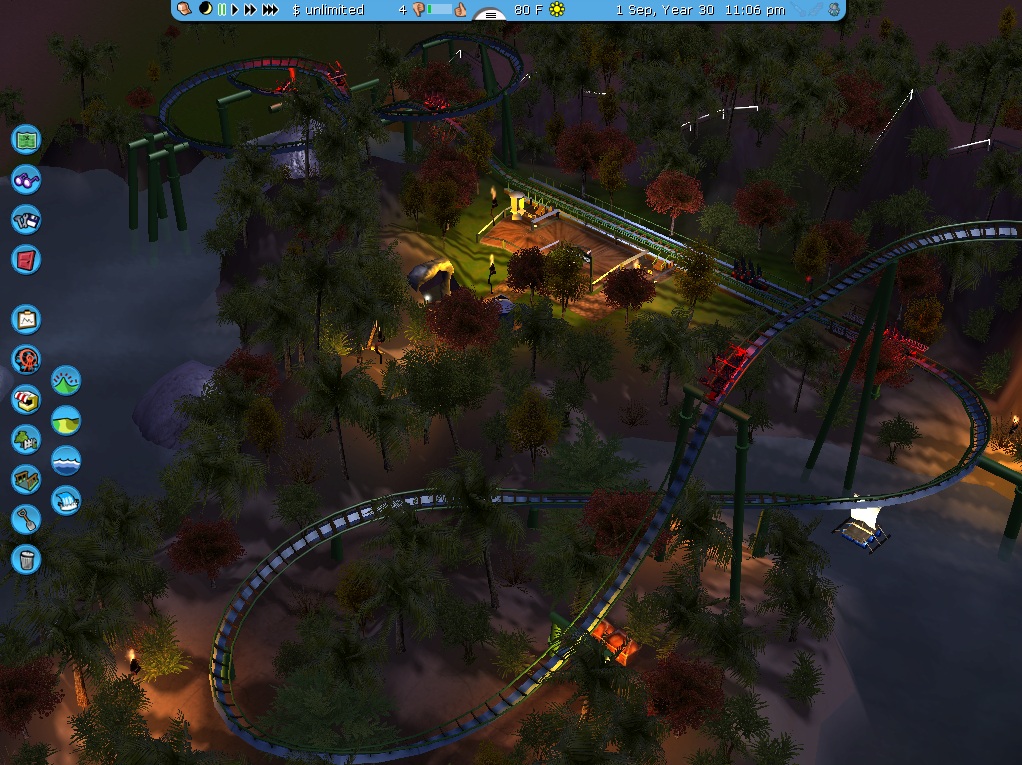Open the park management clipboard chart
1022x765 pixels.
click(x=26, y=320)
